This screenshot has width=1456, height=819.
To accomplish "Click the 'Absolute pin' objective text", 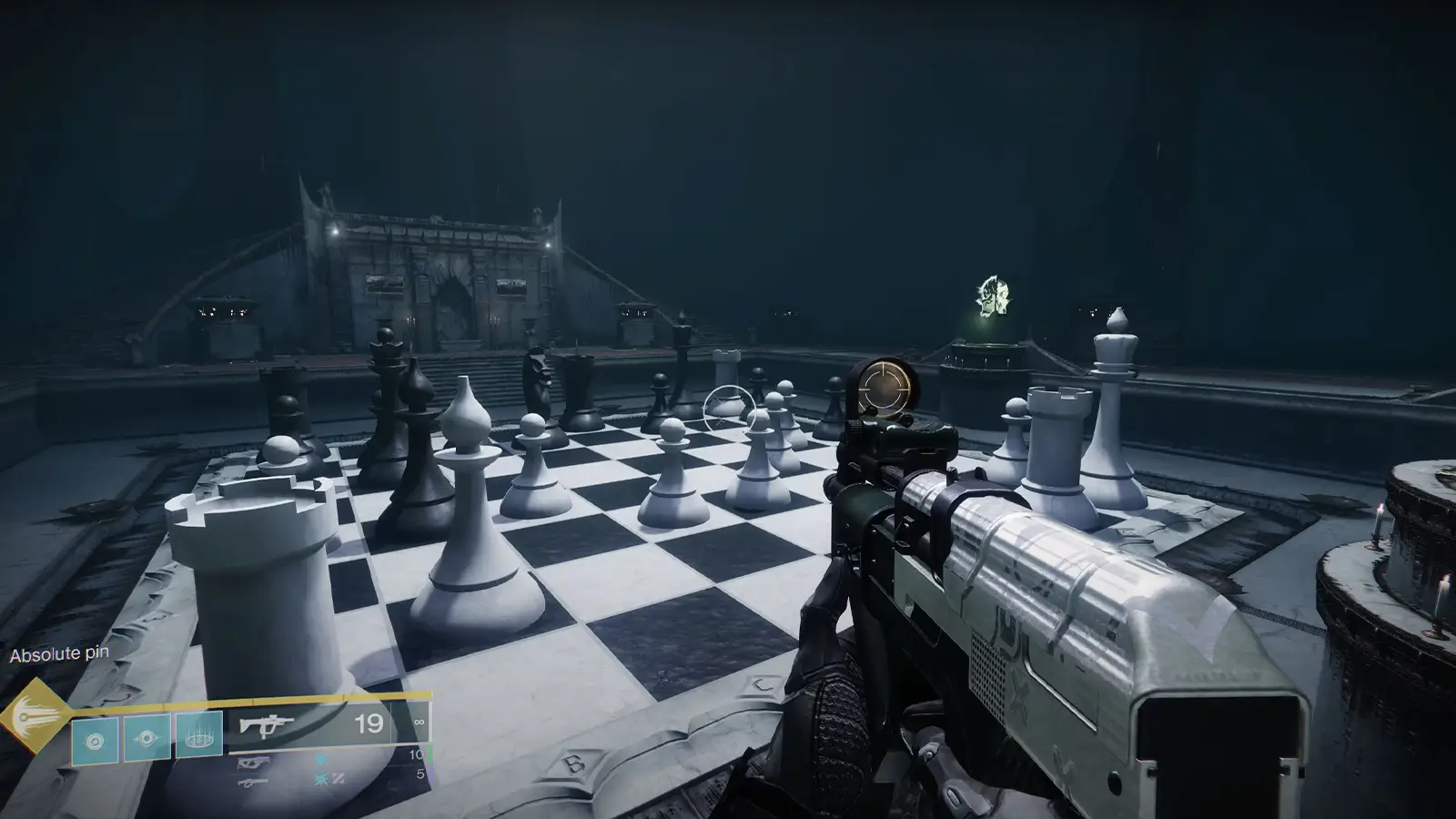I will coord(60,652).
